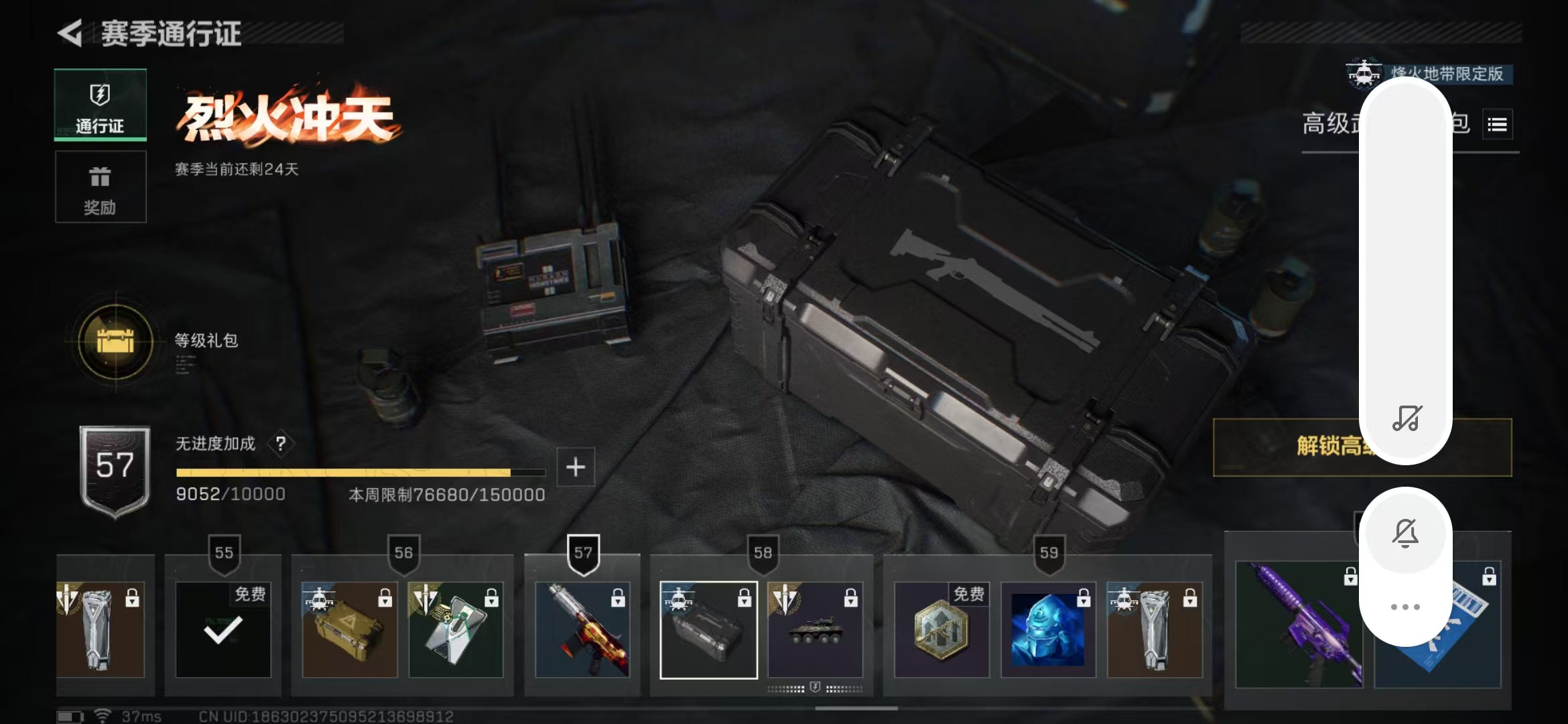
Task: Open the three dots overlay menu
Action: point(1405,607)
